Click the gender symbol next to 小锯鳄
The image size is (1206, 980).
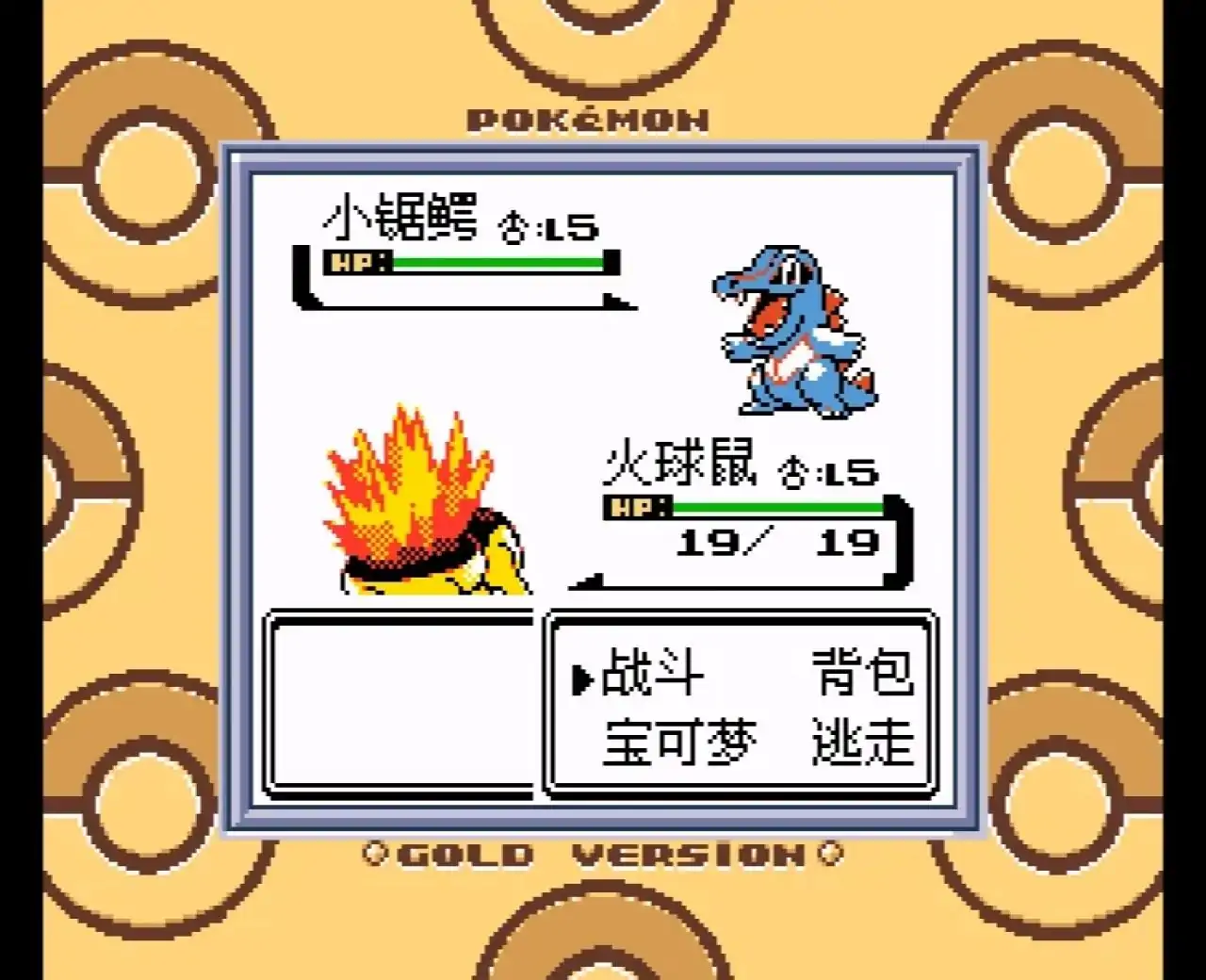pos(513,226)
